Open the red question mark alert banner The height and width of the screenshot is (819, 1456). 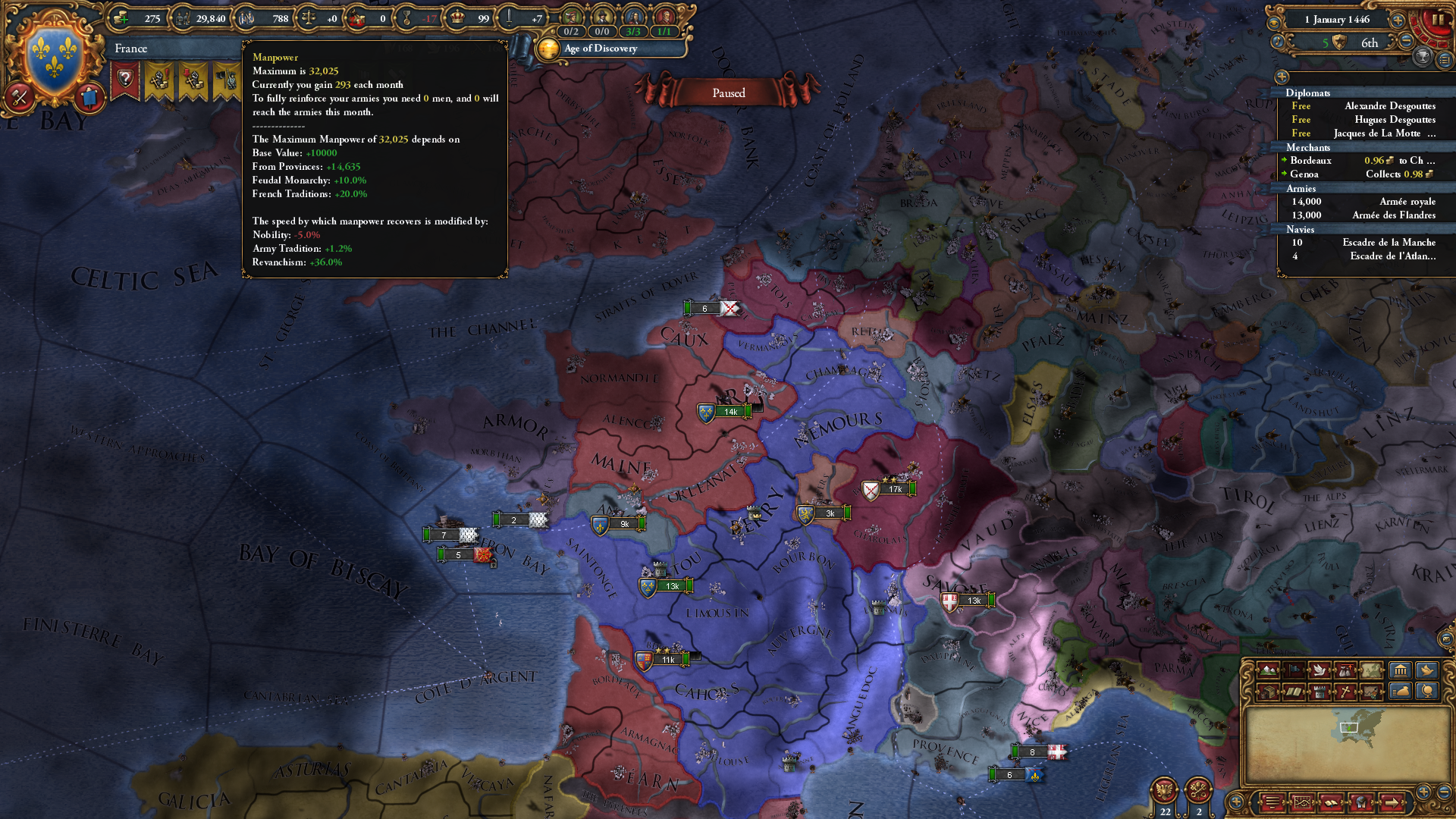pos(125,79)
